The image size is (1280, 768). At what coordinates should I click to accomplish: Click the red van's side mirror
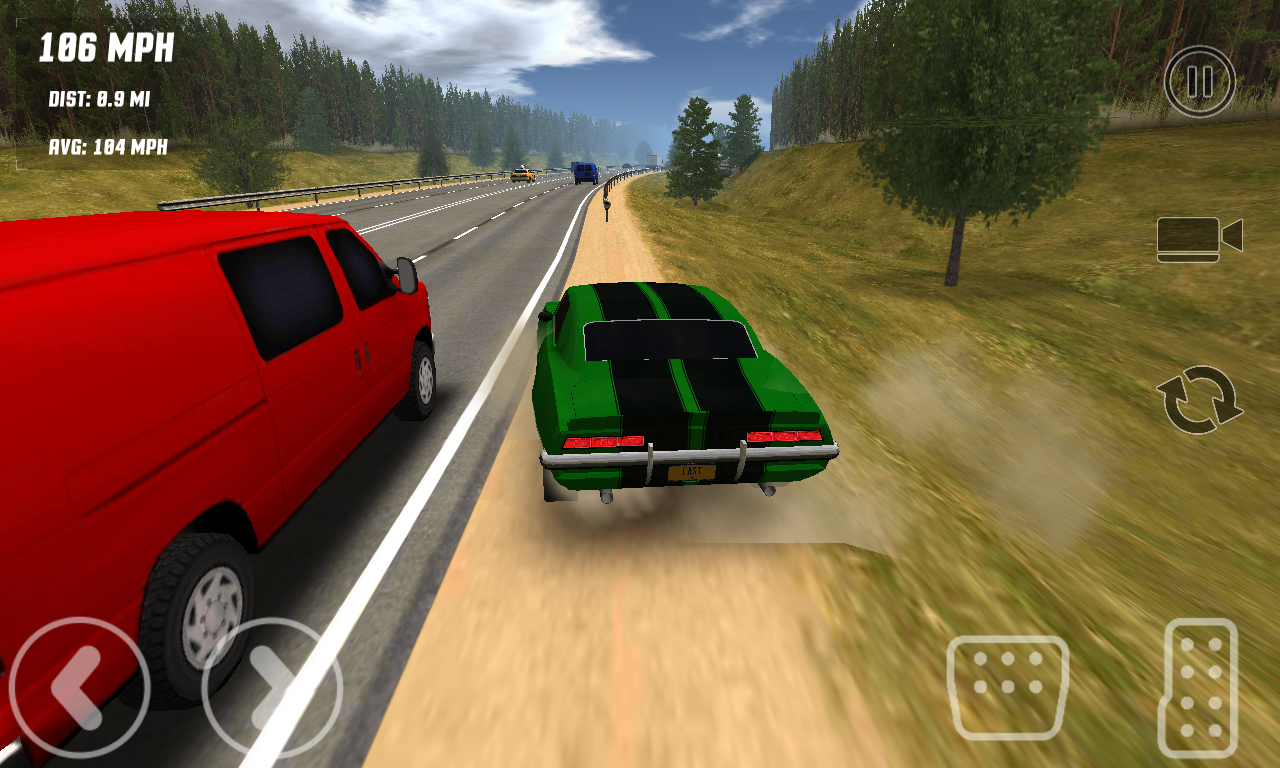[x=408, y=277]
